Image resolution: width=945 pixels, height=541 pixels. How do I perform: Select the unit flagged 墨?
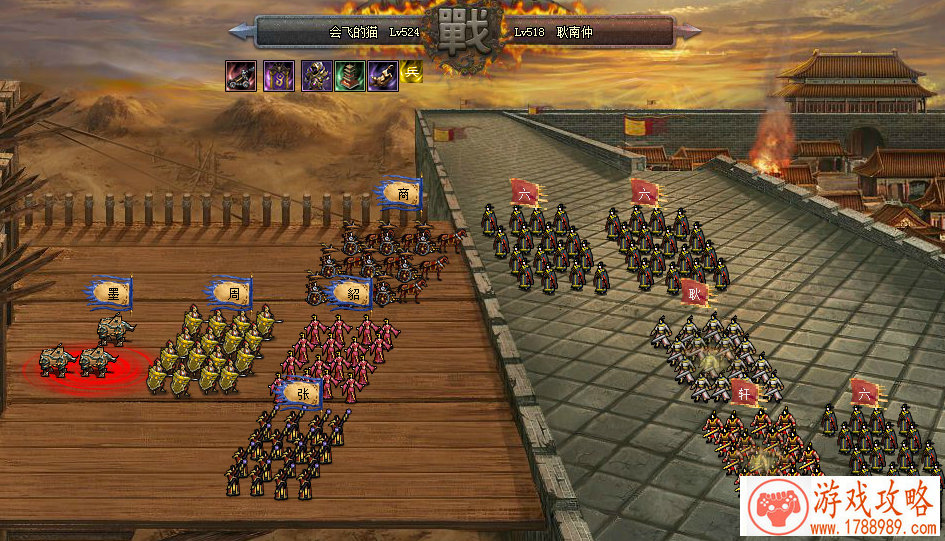coord(113,293)
